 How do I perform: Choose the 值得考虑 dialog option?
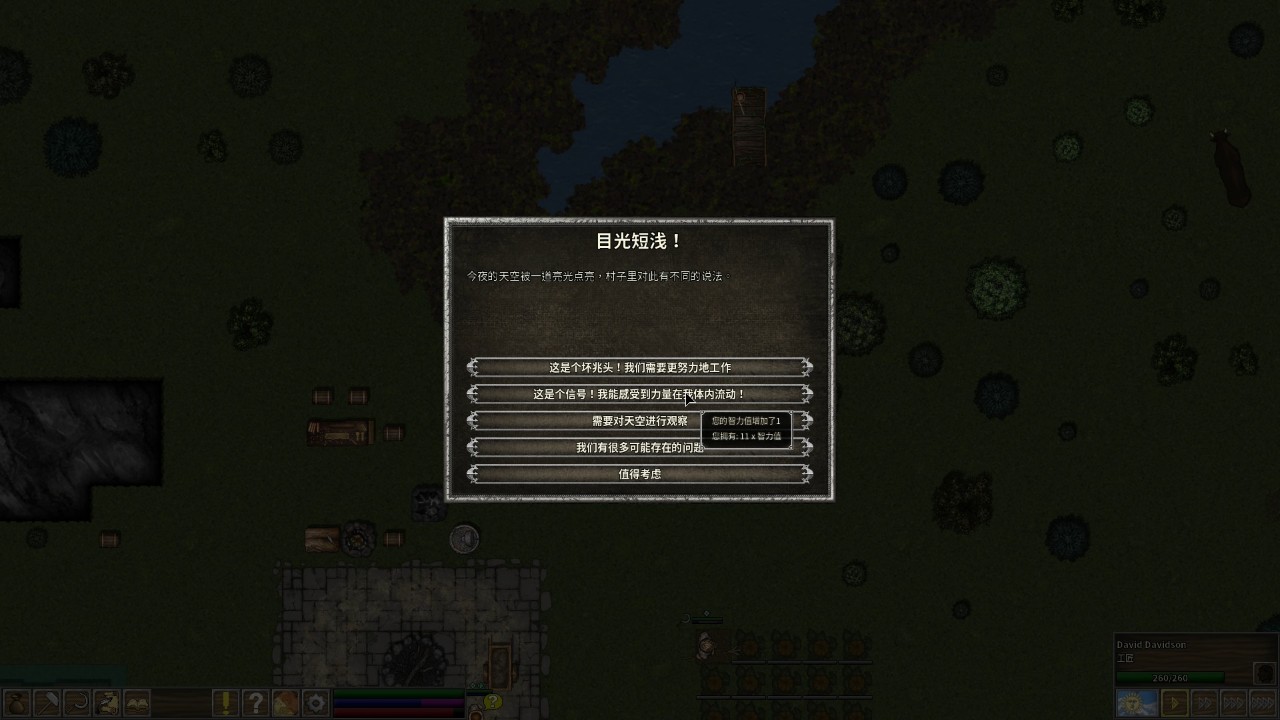(x=638, y=473)
